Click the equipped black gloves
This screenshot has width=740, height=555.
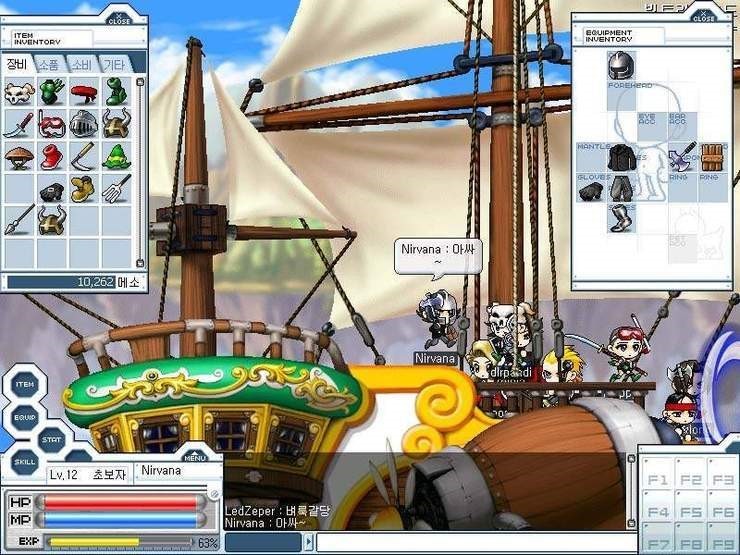pyautogui.click(x=591, y=189)
